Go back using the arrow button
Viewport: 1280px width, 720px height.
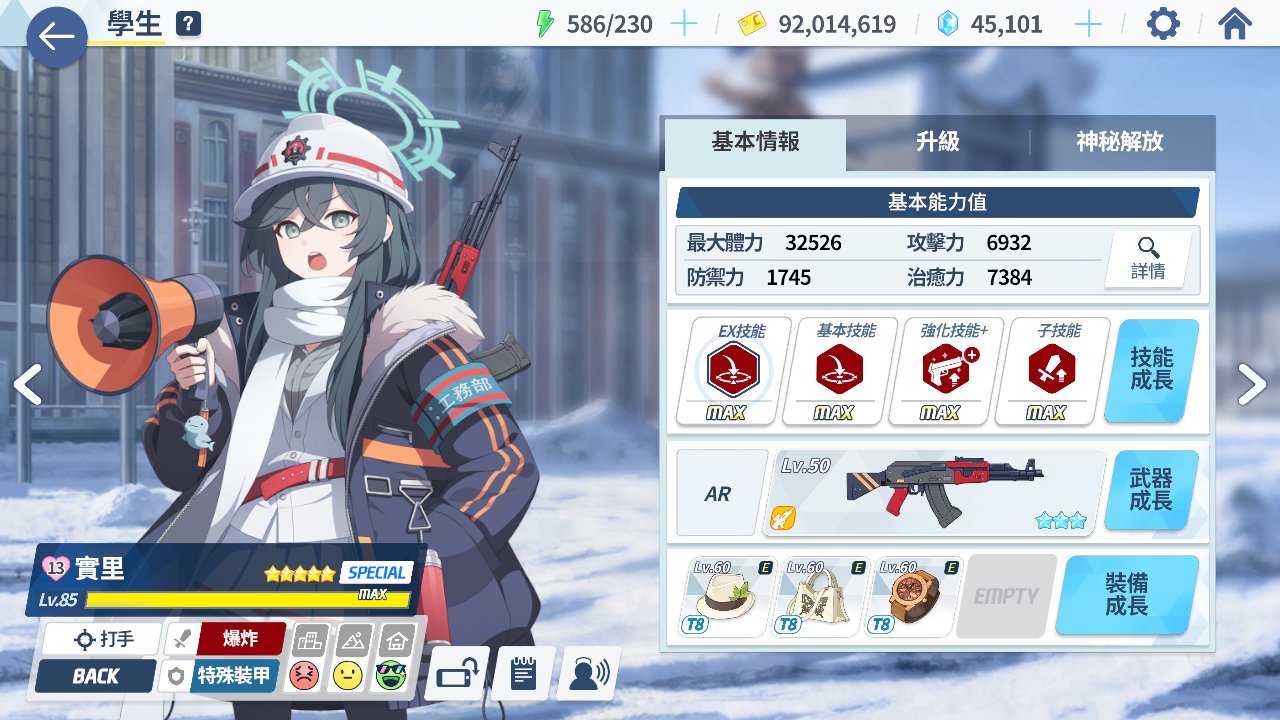(x=57, y=37)
